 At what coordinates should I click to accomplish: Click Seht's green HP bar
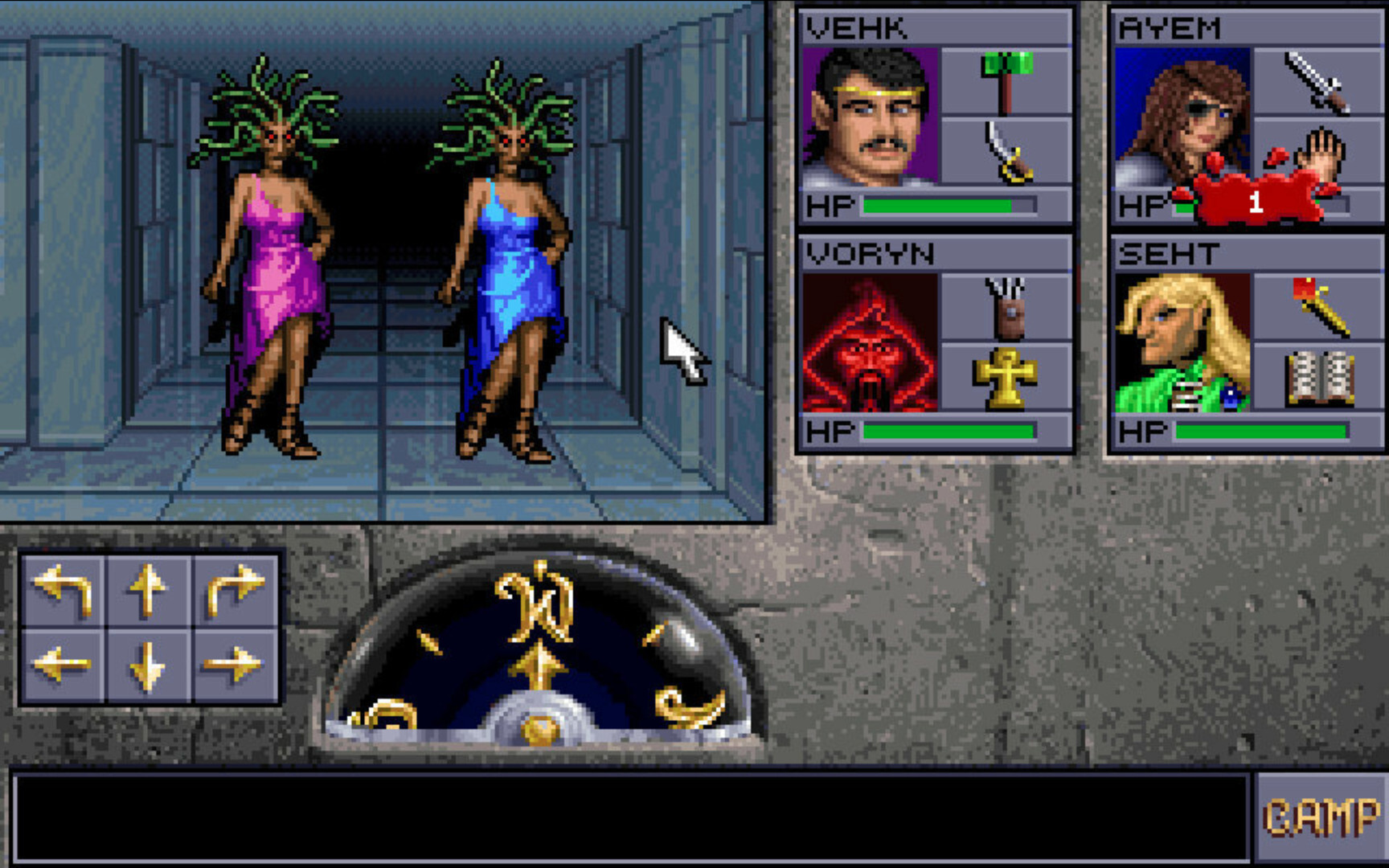[x=1262, y=432]
